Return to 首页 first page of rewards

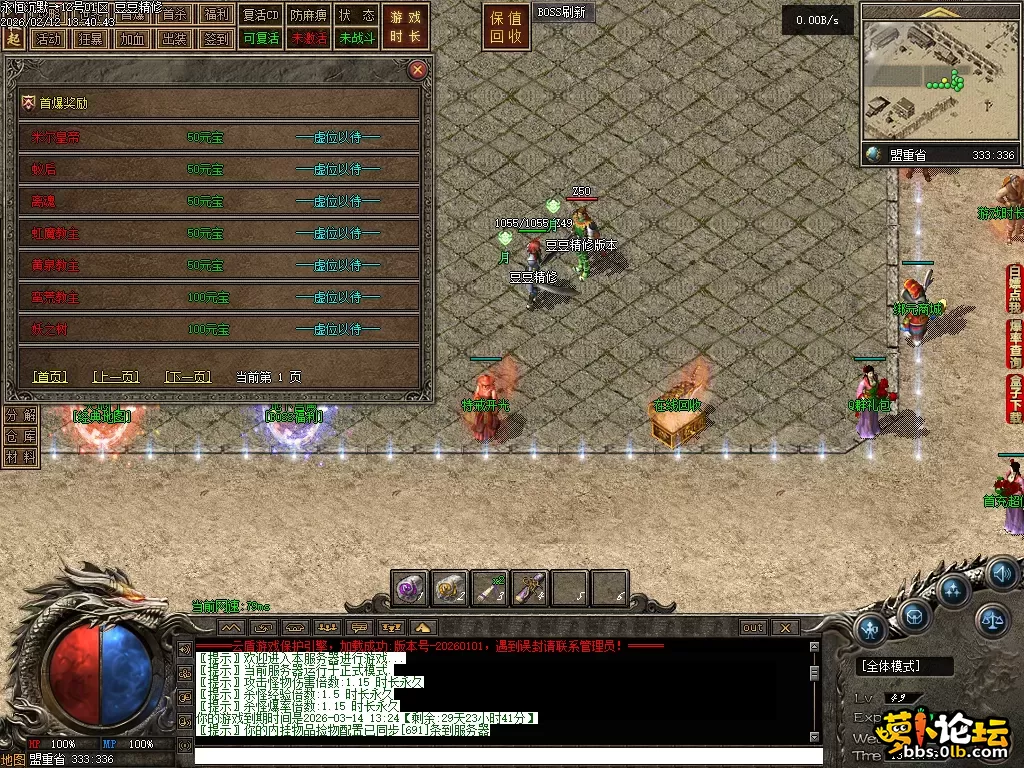[x=50, y=377]
